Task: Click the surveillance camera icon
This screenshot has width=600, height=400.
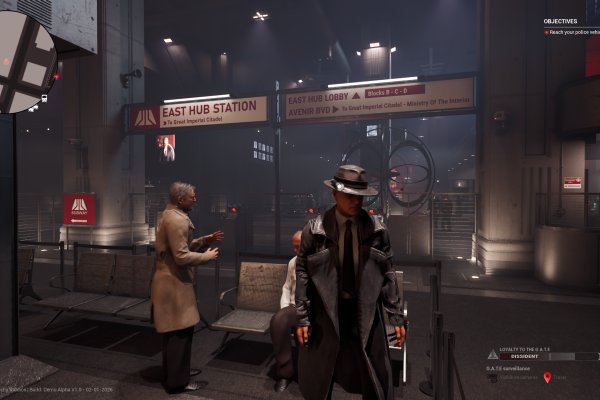Action: (493, 377)
